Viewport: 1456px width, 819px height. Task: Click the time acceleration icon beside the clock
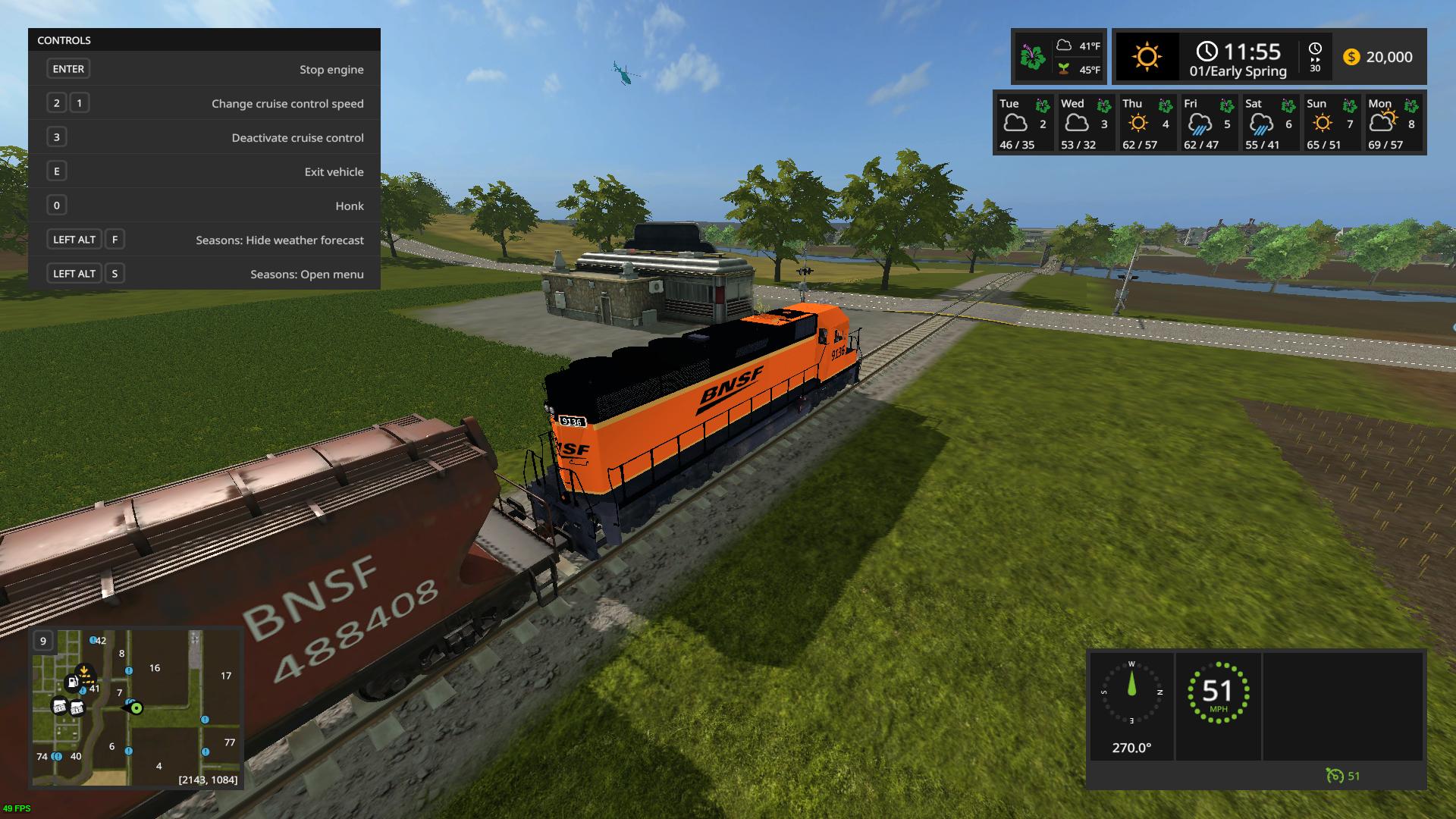1315,57
